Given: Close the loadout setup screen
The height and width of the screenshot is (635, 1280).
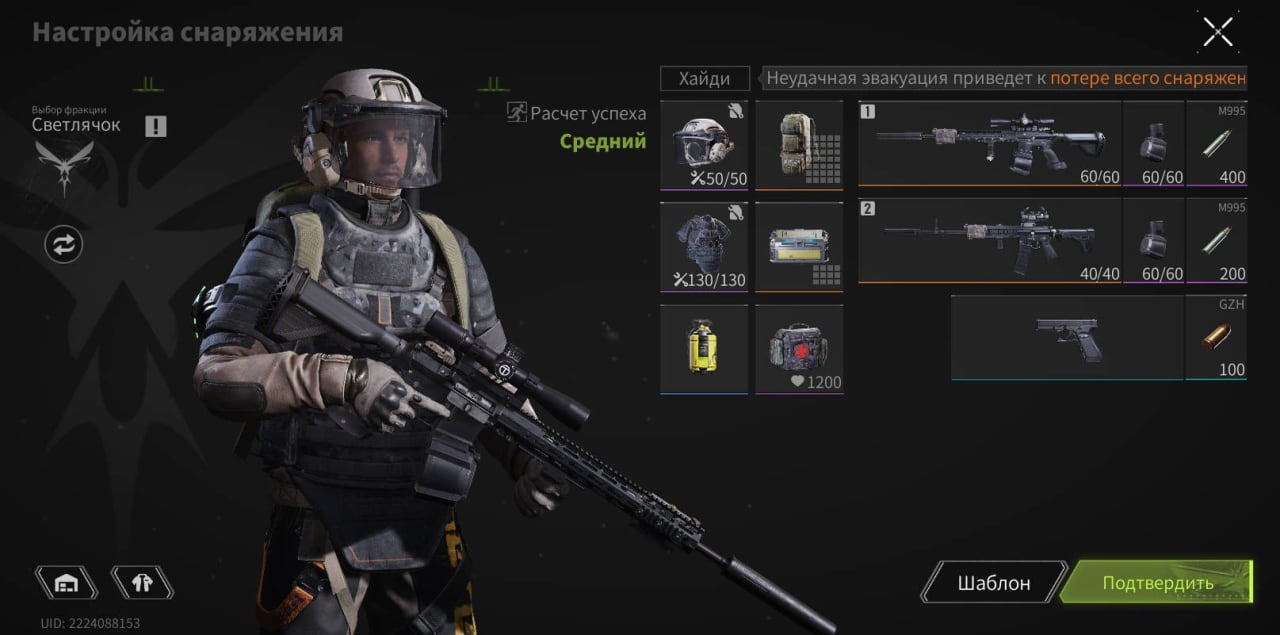Looking at the screenshot, I should 1217,32.
